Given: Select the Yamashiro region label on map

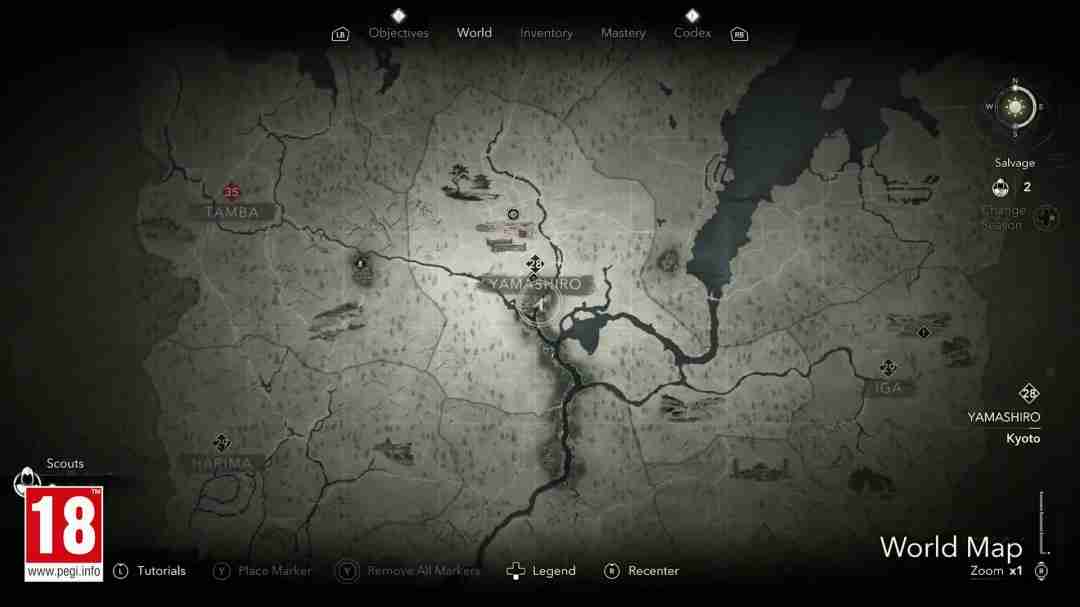Looking at the screenshot, I should pos(535,284).
